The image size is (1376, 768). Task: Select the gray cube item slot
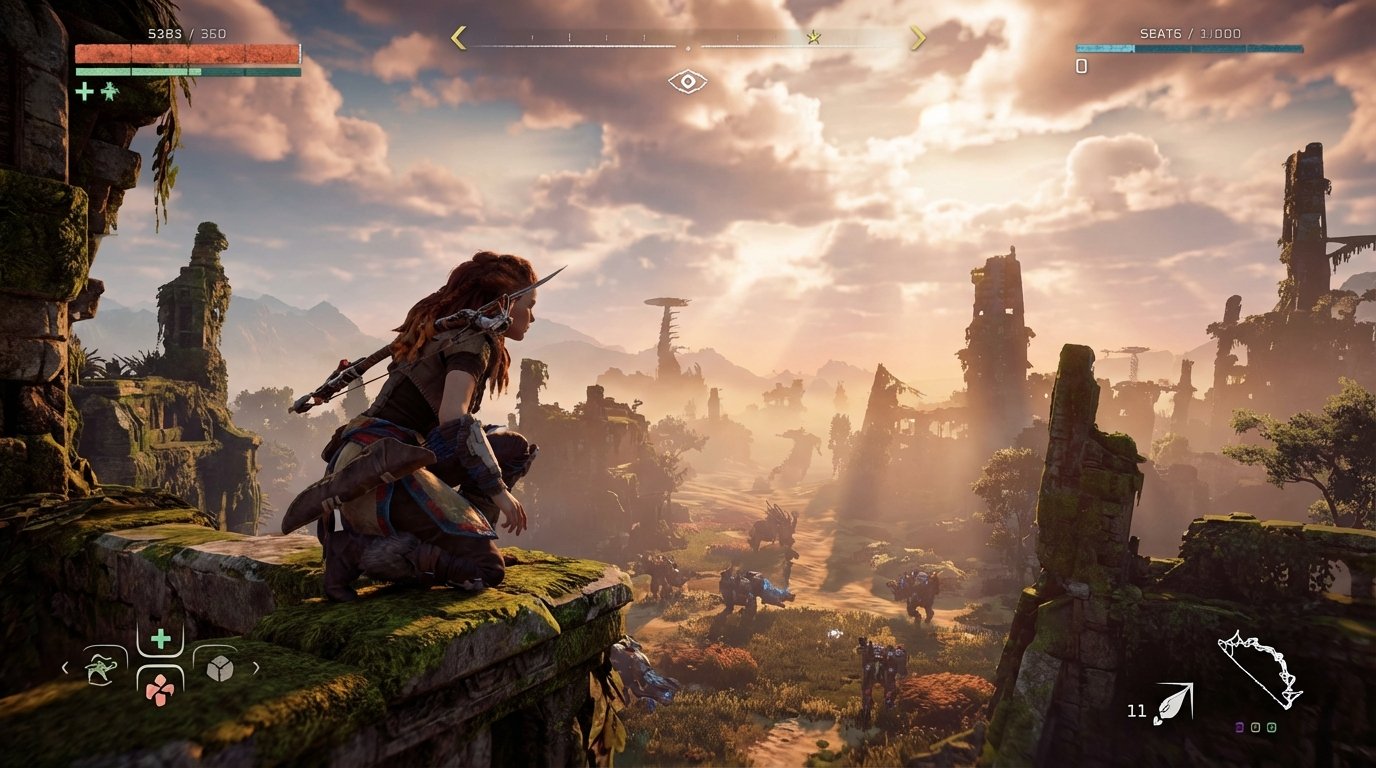[219, 667]
